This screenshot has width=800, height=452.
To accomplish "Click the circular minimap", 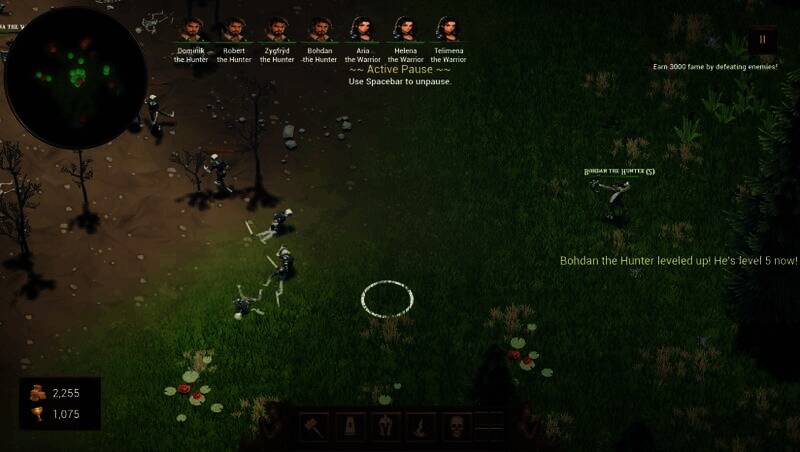I will pos(76,75).
